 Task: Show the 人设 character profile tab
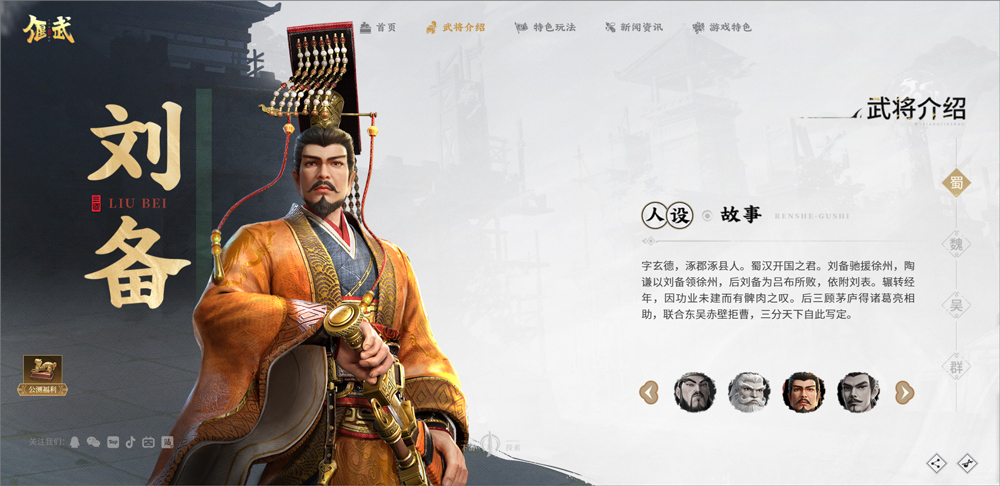click(667, 214)
